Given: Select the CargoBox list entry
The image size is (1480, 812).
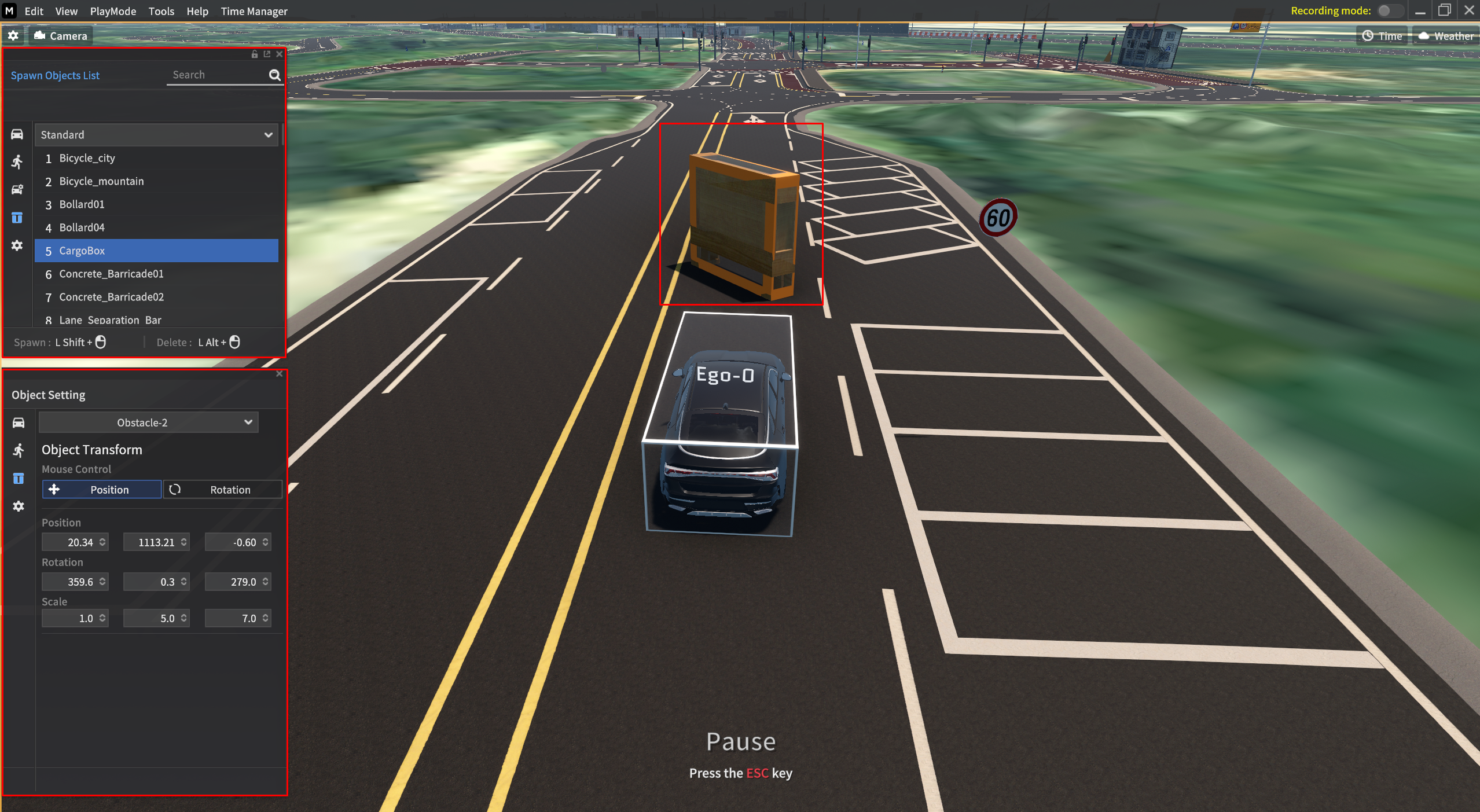Looking at the screenshot, I should (82, 251).
